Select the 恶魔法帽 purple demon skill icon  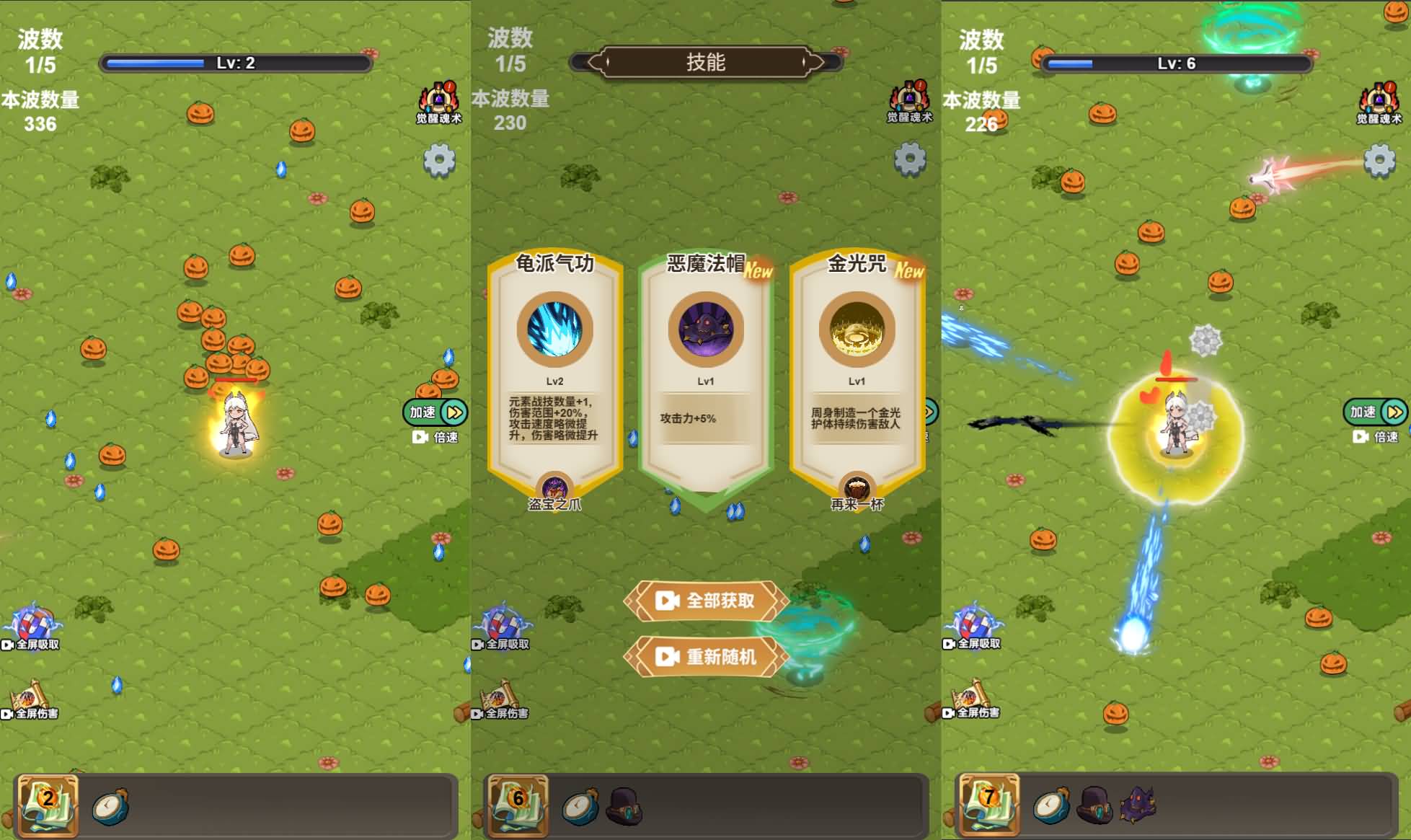pyautogui.click(x=703, y=330)
